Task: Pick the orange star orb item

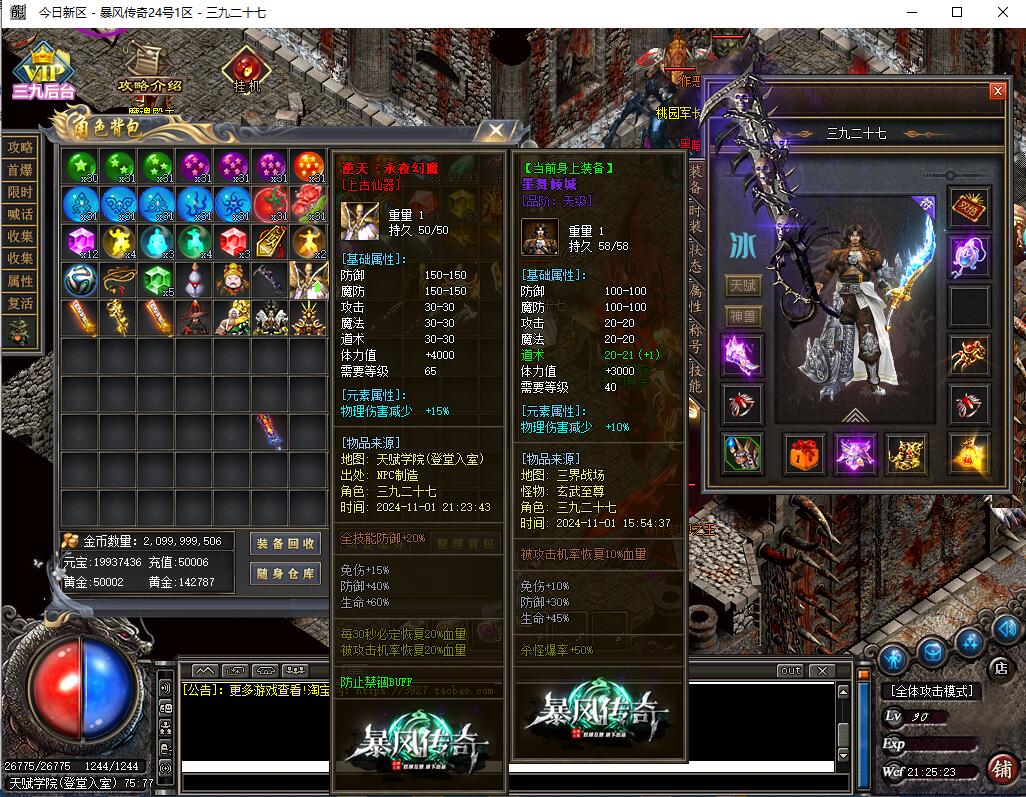Action: (x=308, y=166)
